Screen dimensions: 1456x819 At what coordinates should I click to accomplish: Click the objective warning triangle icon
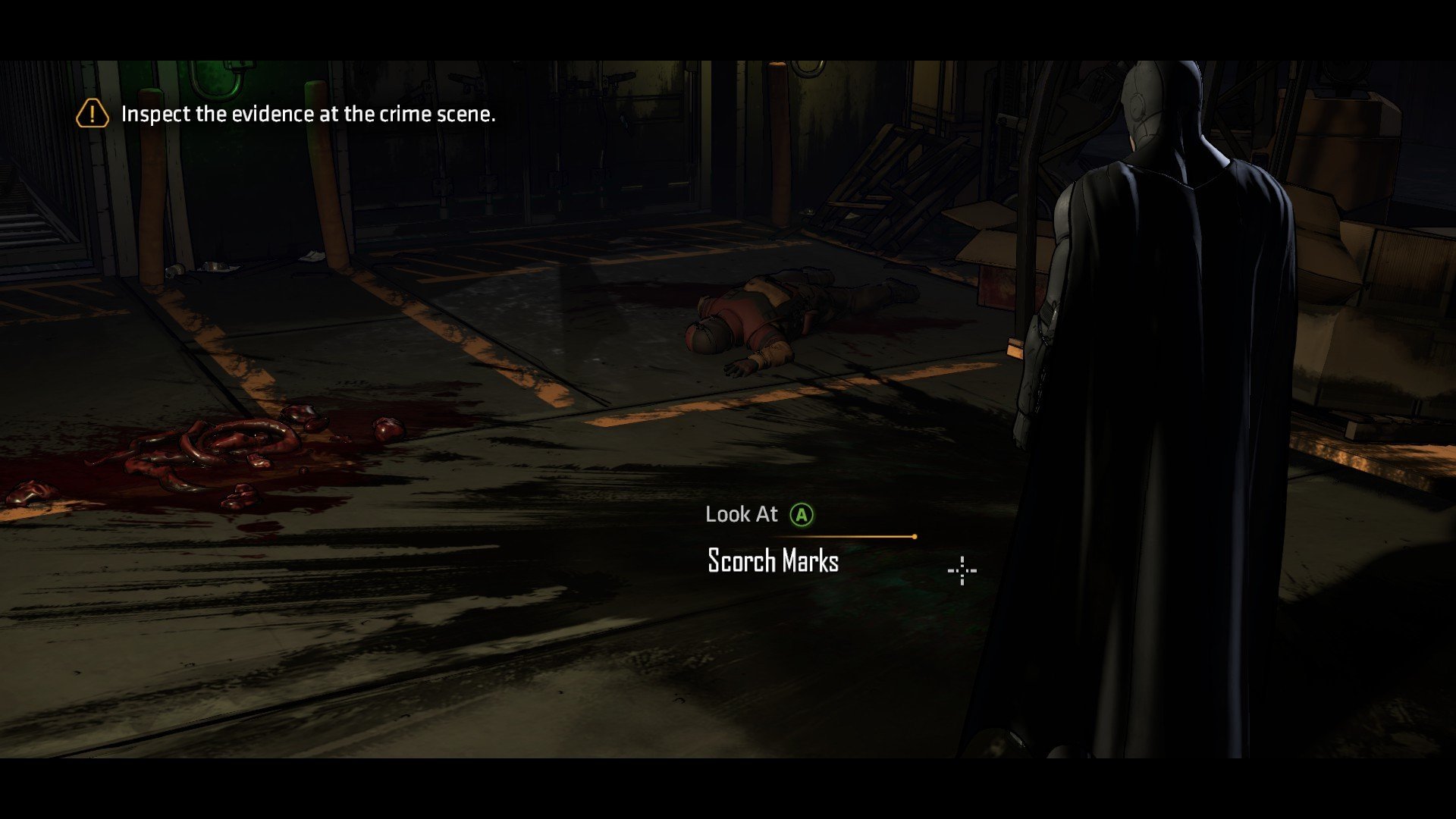[x=93, y=115]
